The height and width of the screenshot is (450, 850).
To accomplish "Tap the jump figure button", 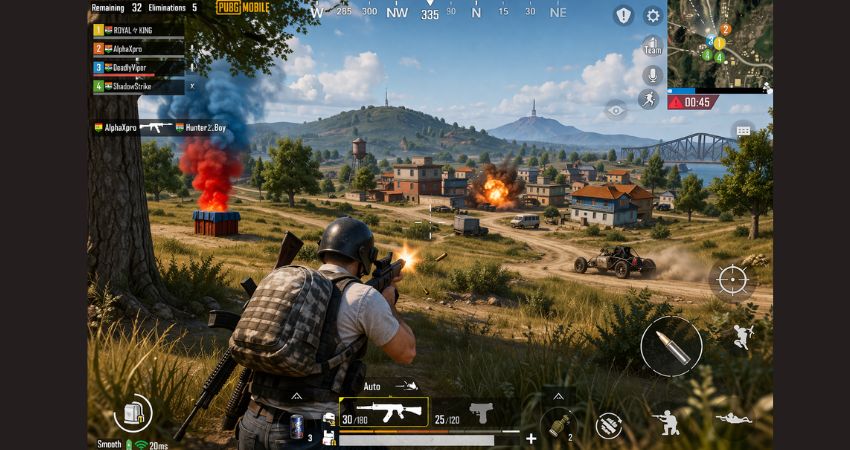I will (742, 336).
